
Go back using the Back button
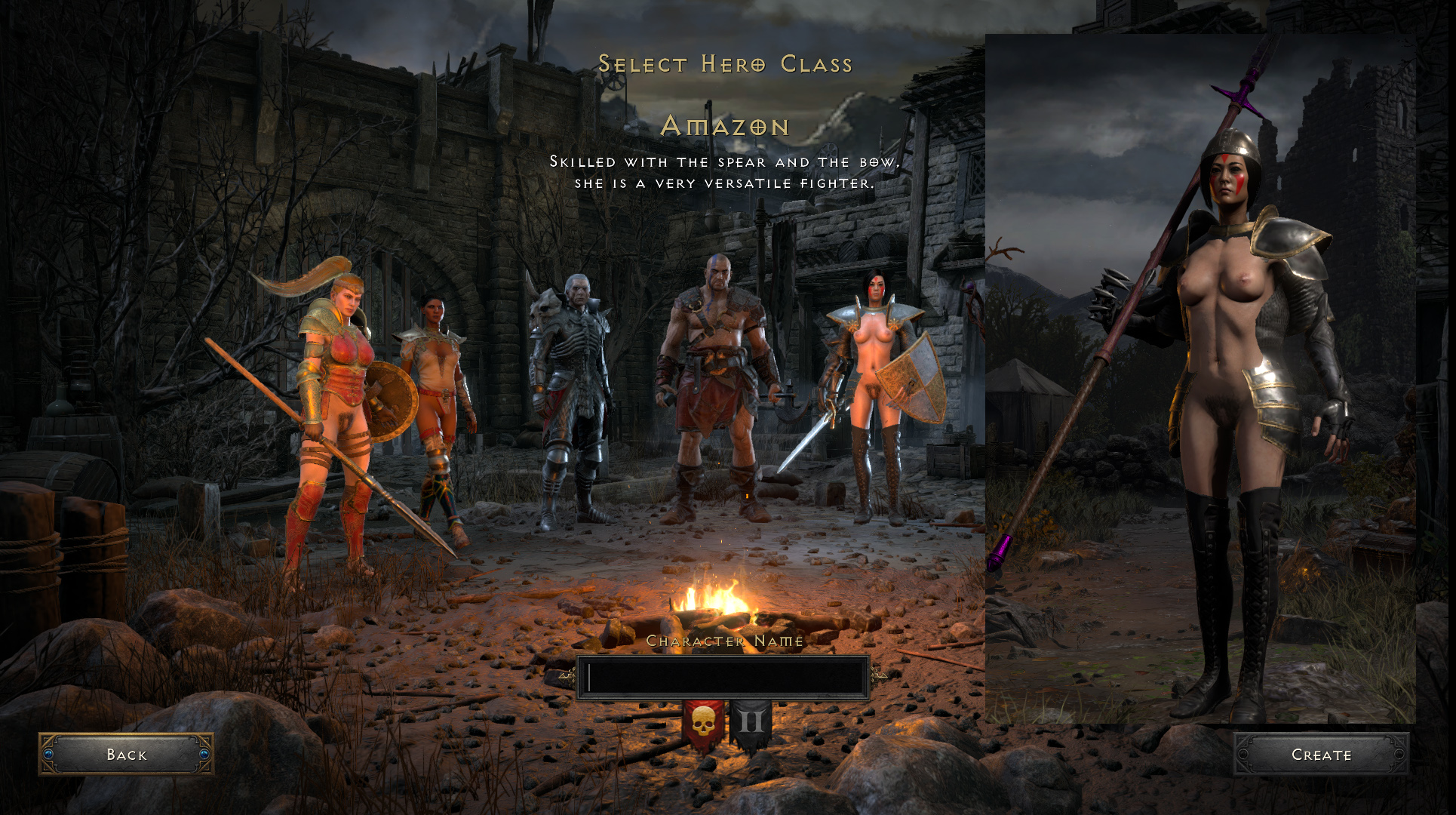(126, 754)
